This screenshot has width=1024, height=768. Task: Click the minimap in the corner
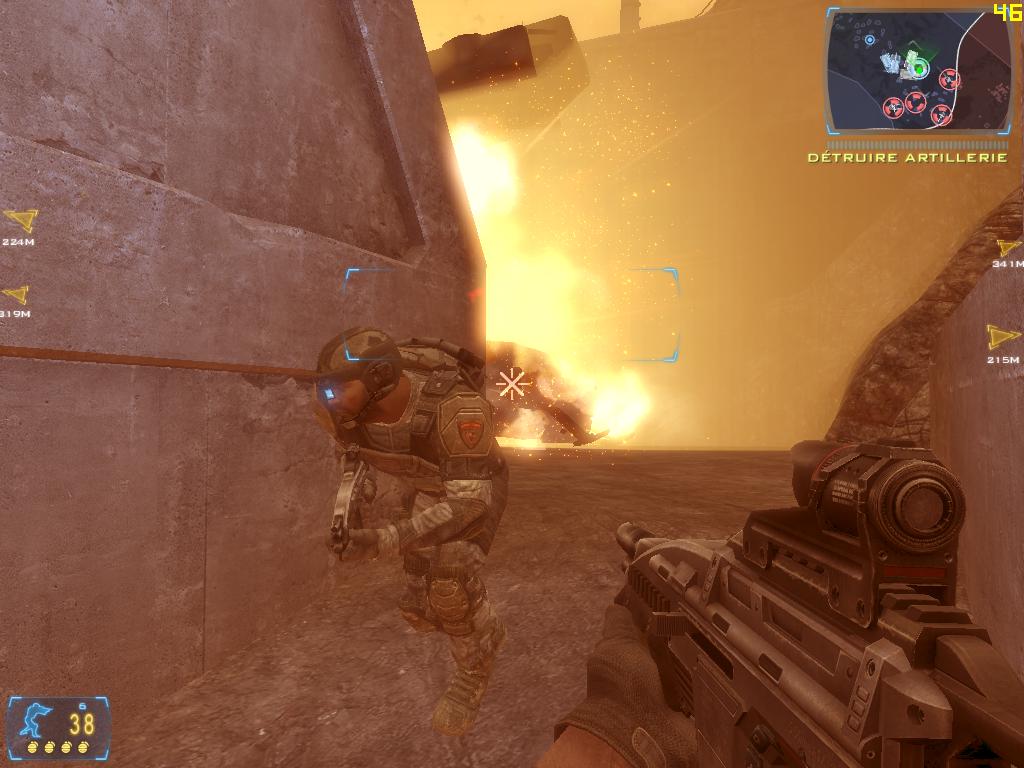918,72
